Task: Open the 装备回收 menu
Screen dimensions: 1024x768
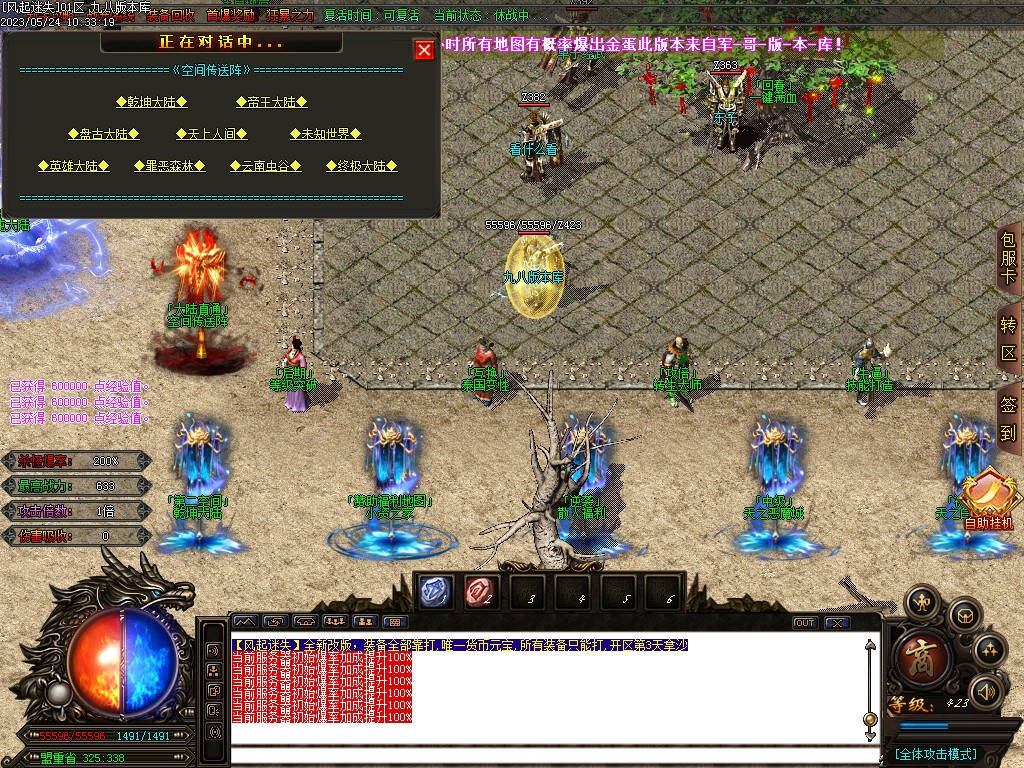Action: click(170, 16)
